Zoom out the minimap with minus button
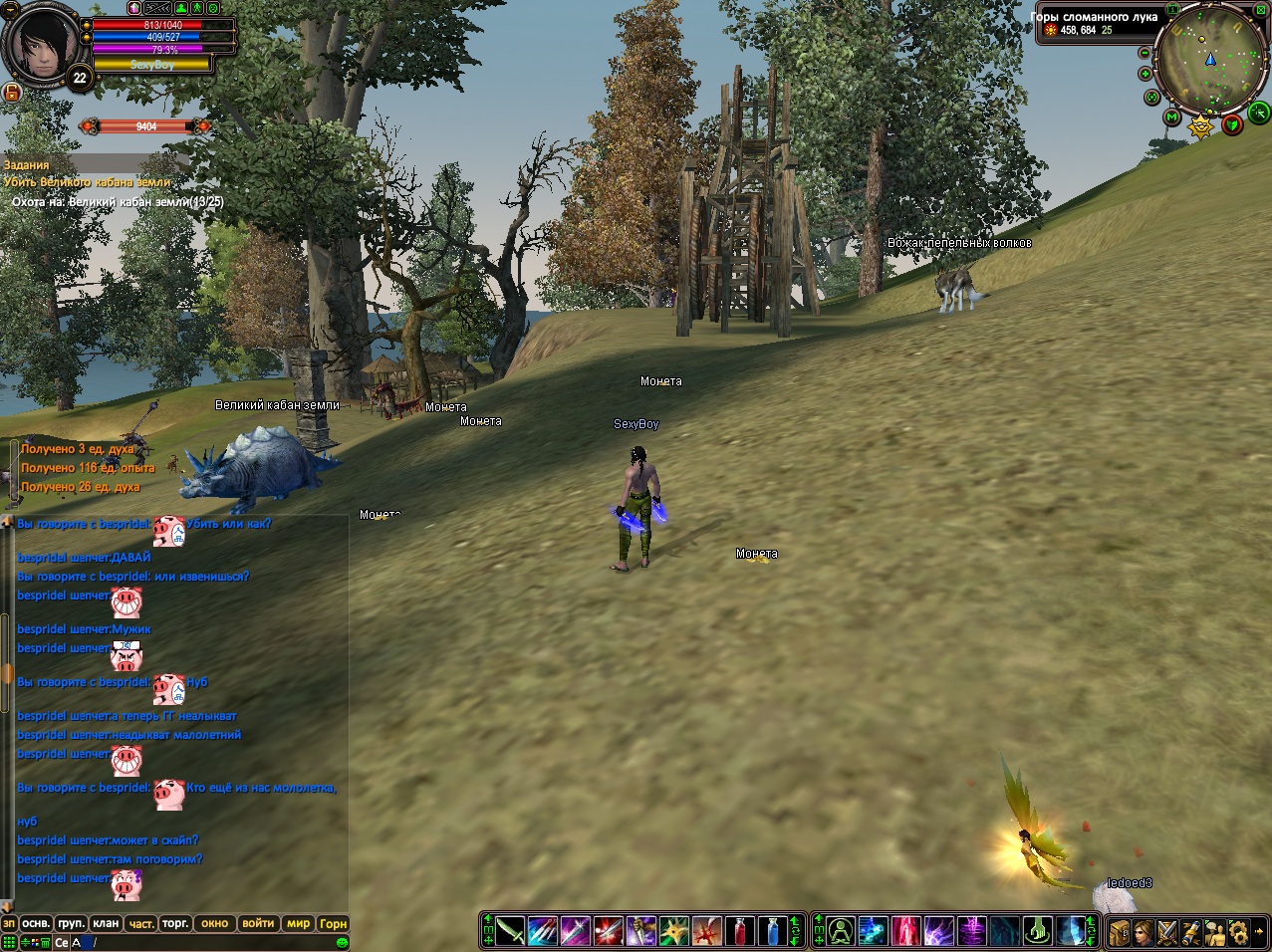1272x952 pixels. [x=1145, y=53]
